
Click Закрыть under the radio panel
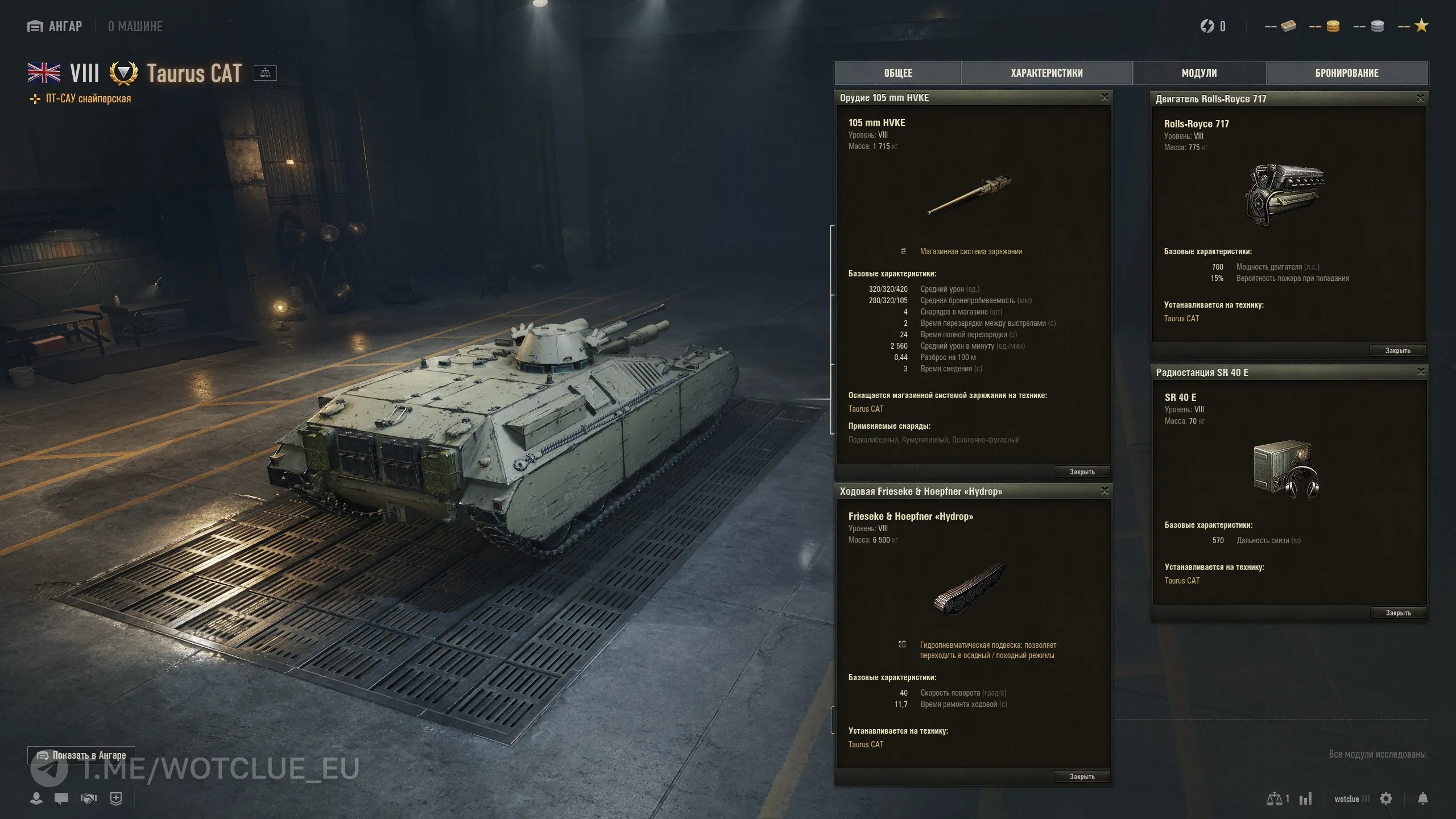1398,613
